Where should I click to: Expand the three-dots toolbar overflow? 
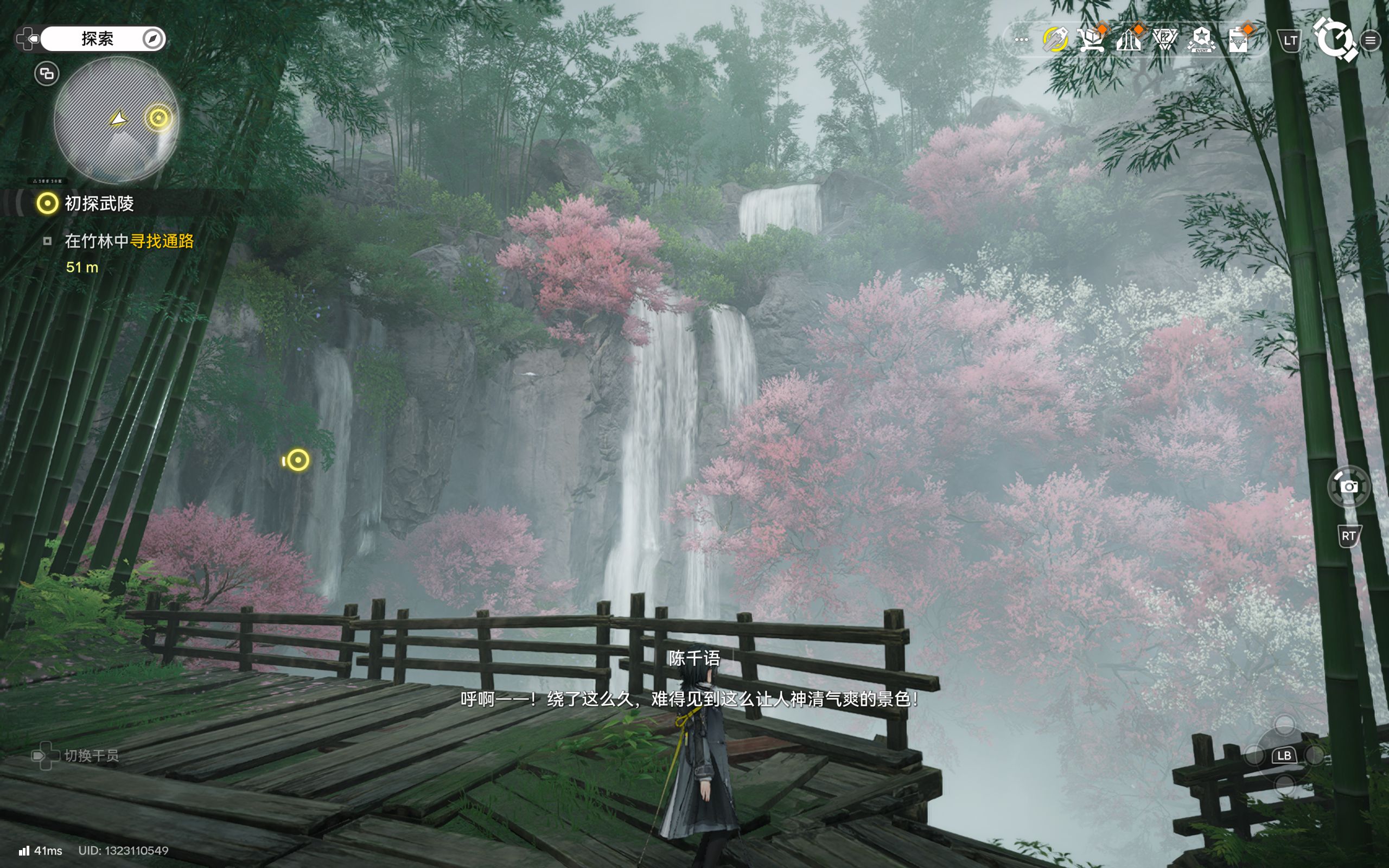click(x=1021, y=40)
